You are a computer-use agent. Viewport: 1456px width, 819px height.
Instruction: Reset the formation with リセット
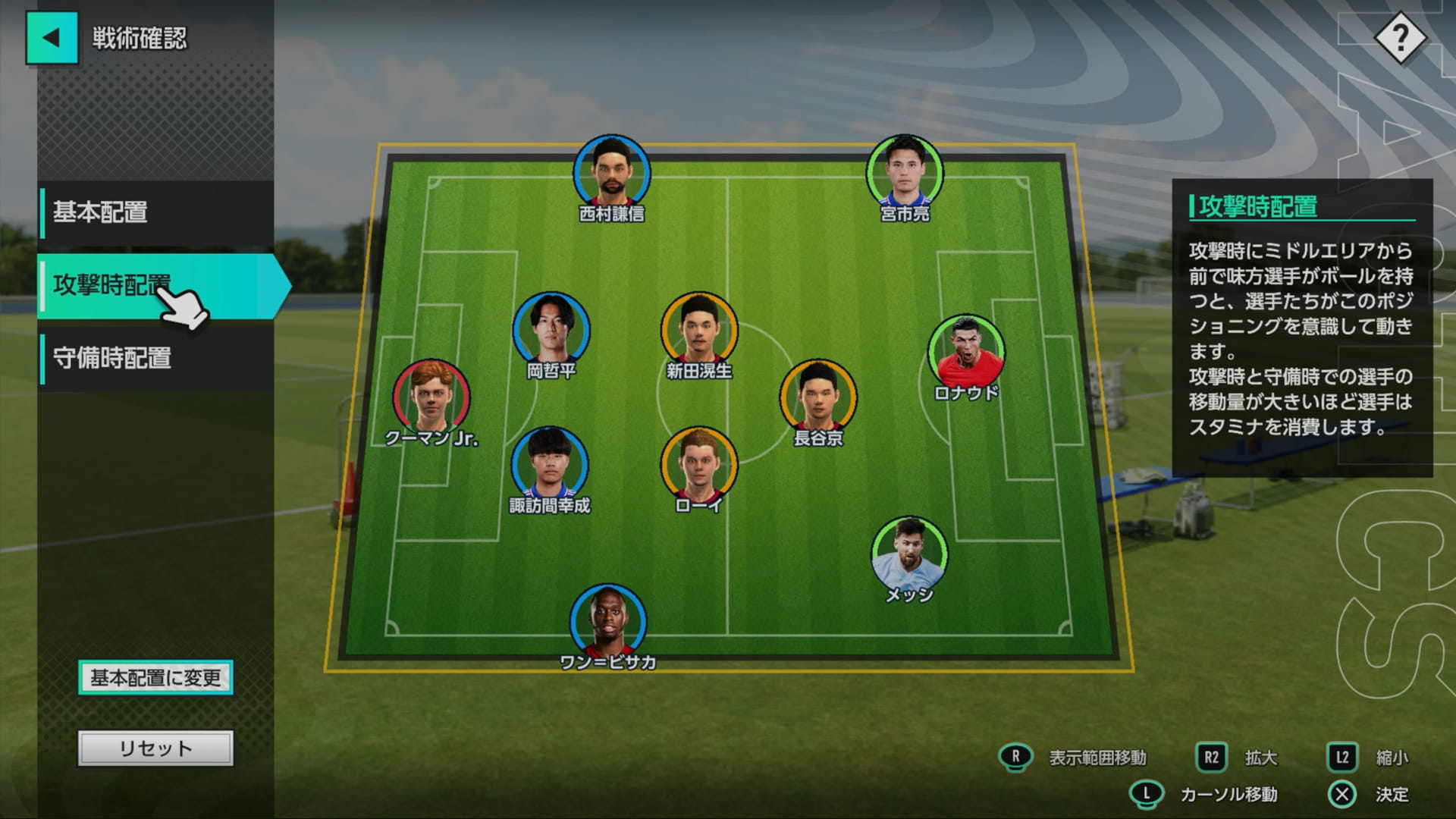[x=155, y=748]
